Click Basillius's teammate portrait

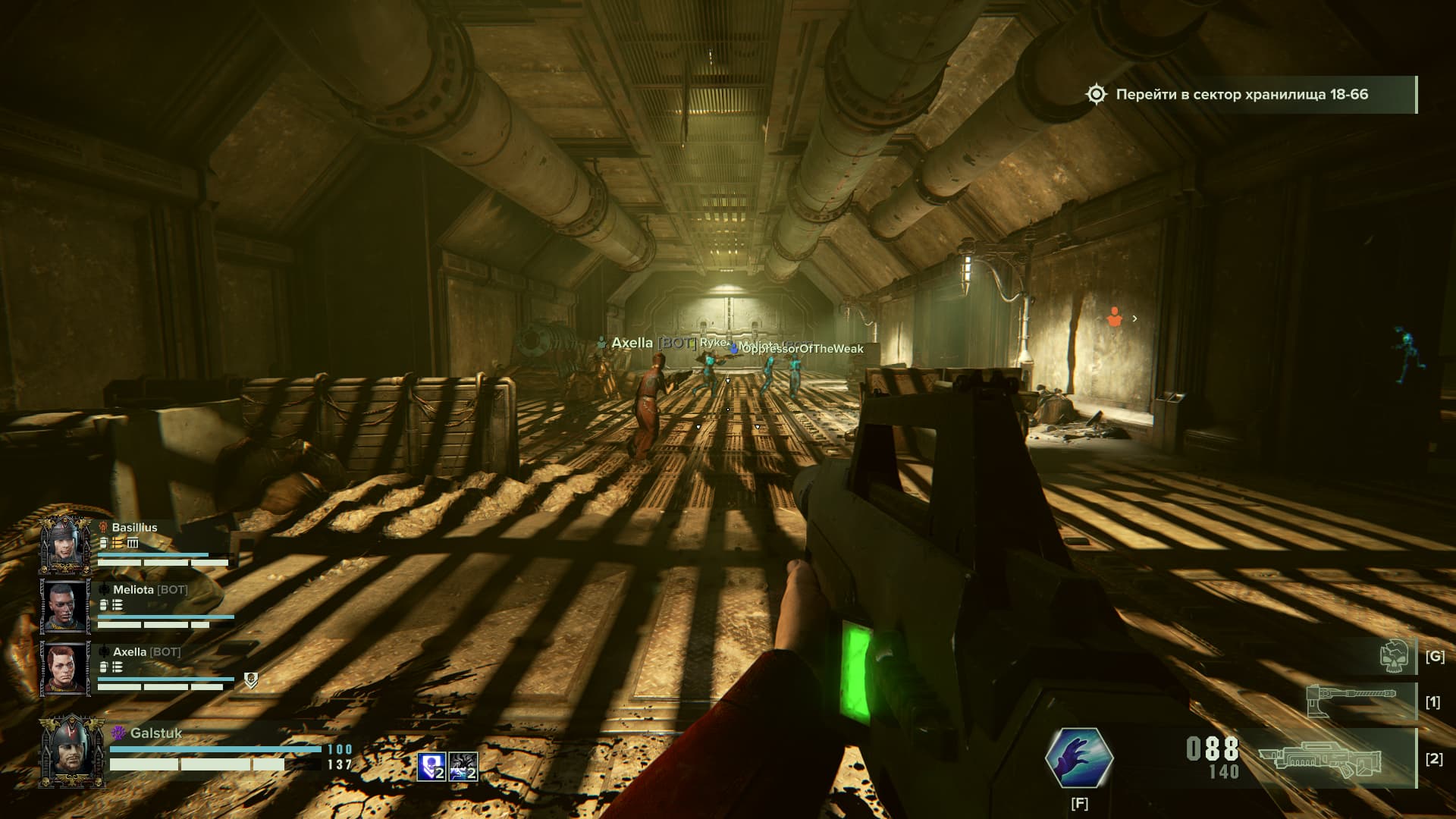click(65, 544)
